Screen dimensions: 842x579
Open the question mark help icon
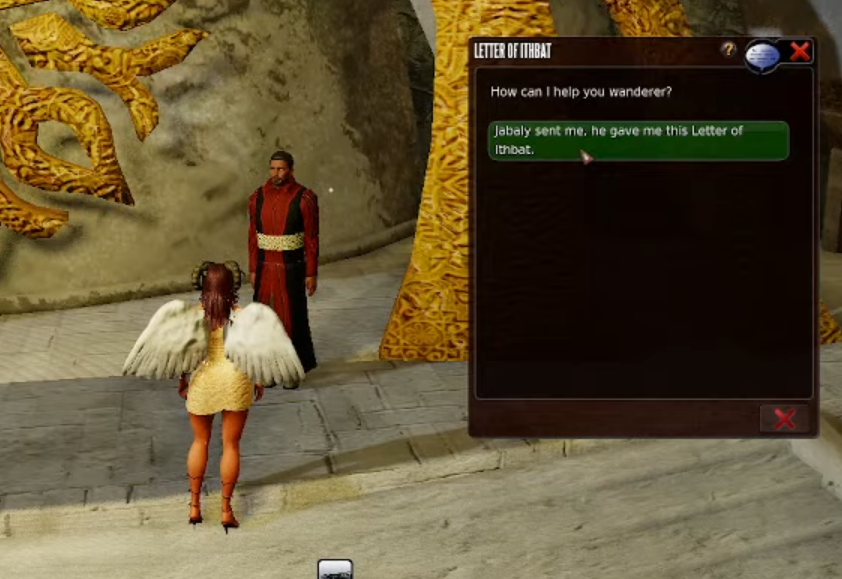tap(728, 50)
